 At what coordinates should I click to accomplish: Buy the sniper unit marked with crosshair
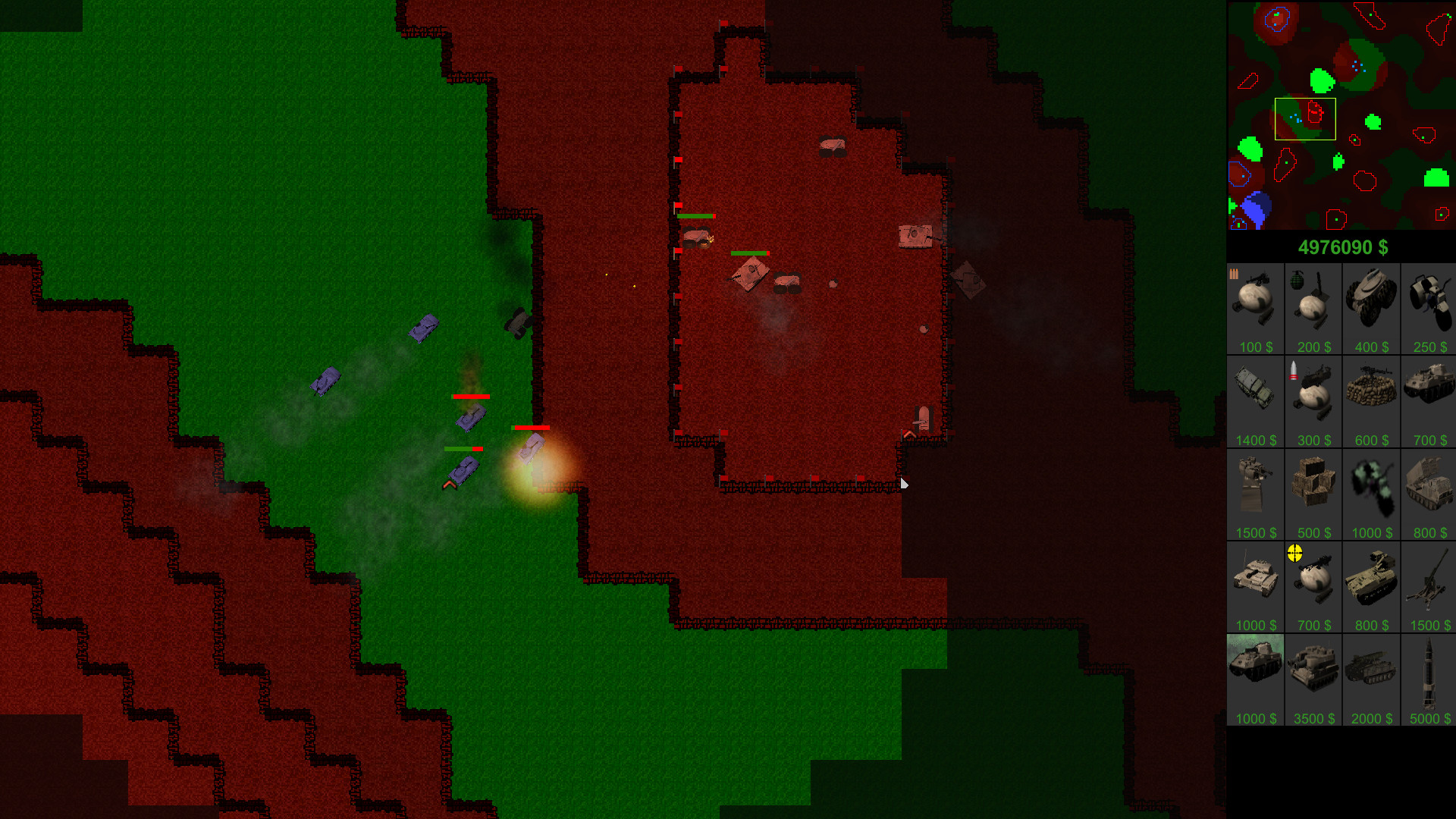point(1313,582)
